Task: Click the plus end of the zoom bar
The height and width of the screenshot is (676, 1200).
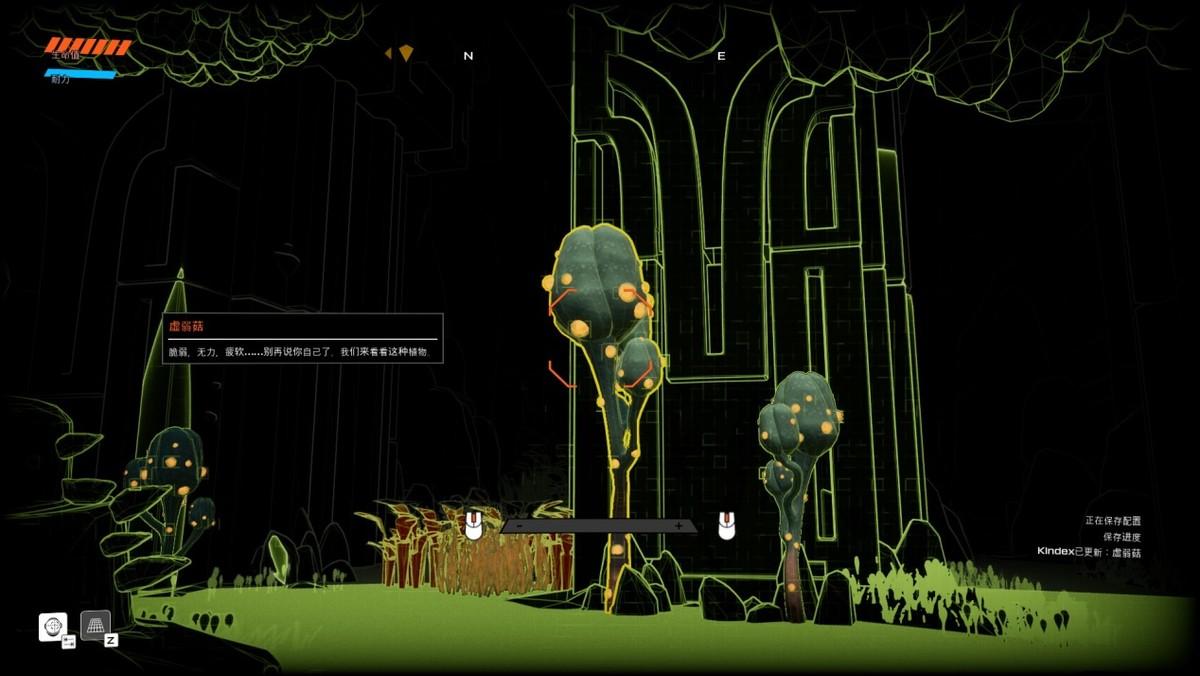Action: (x=679, y=526)
